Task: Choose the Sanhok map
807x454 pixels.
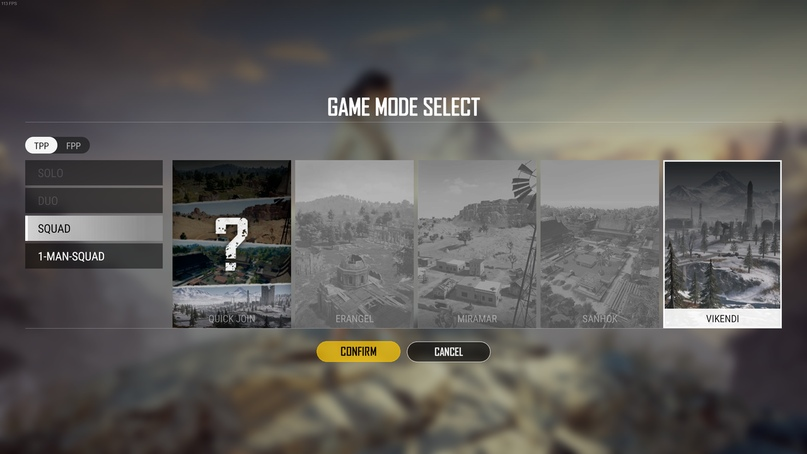Action: click(599, 244)
